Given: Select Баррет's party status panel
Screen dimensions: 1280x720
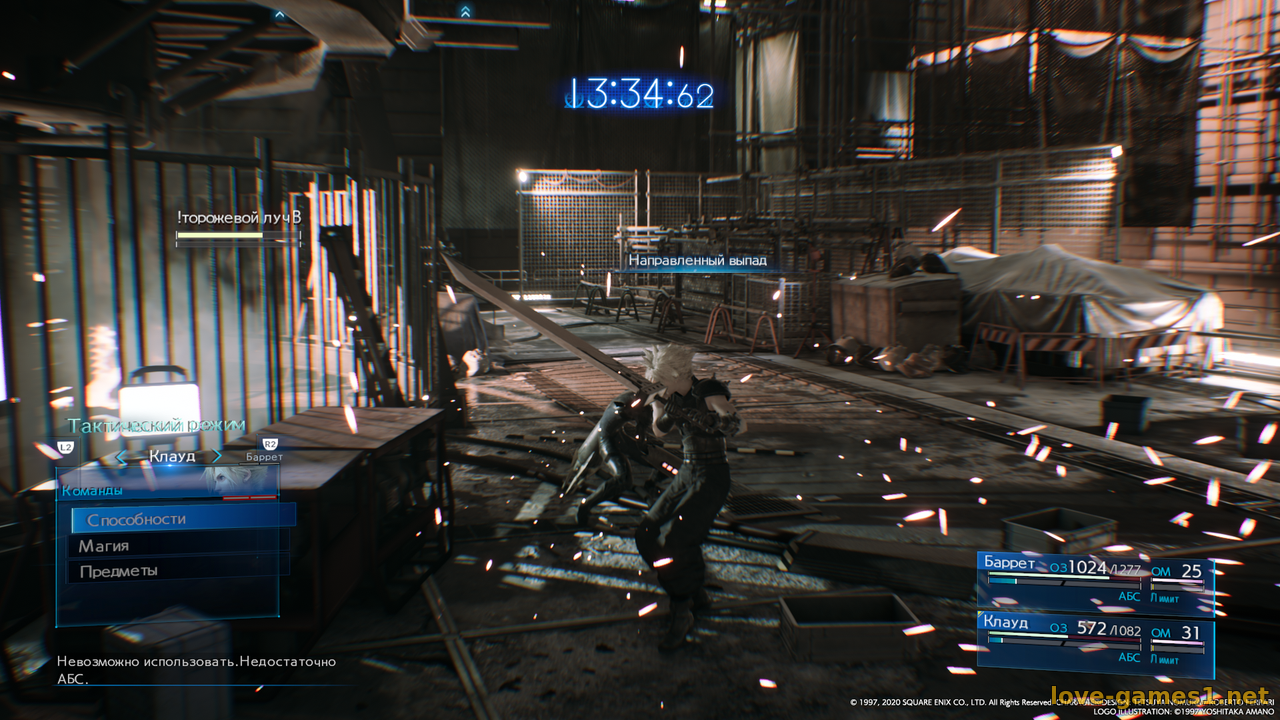Looking at the screenshot, I should (1095, 581).
